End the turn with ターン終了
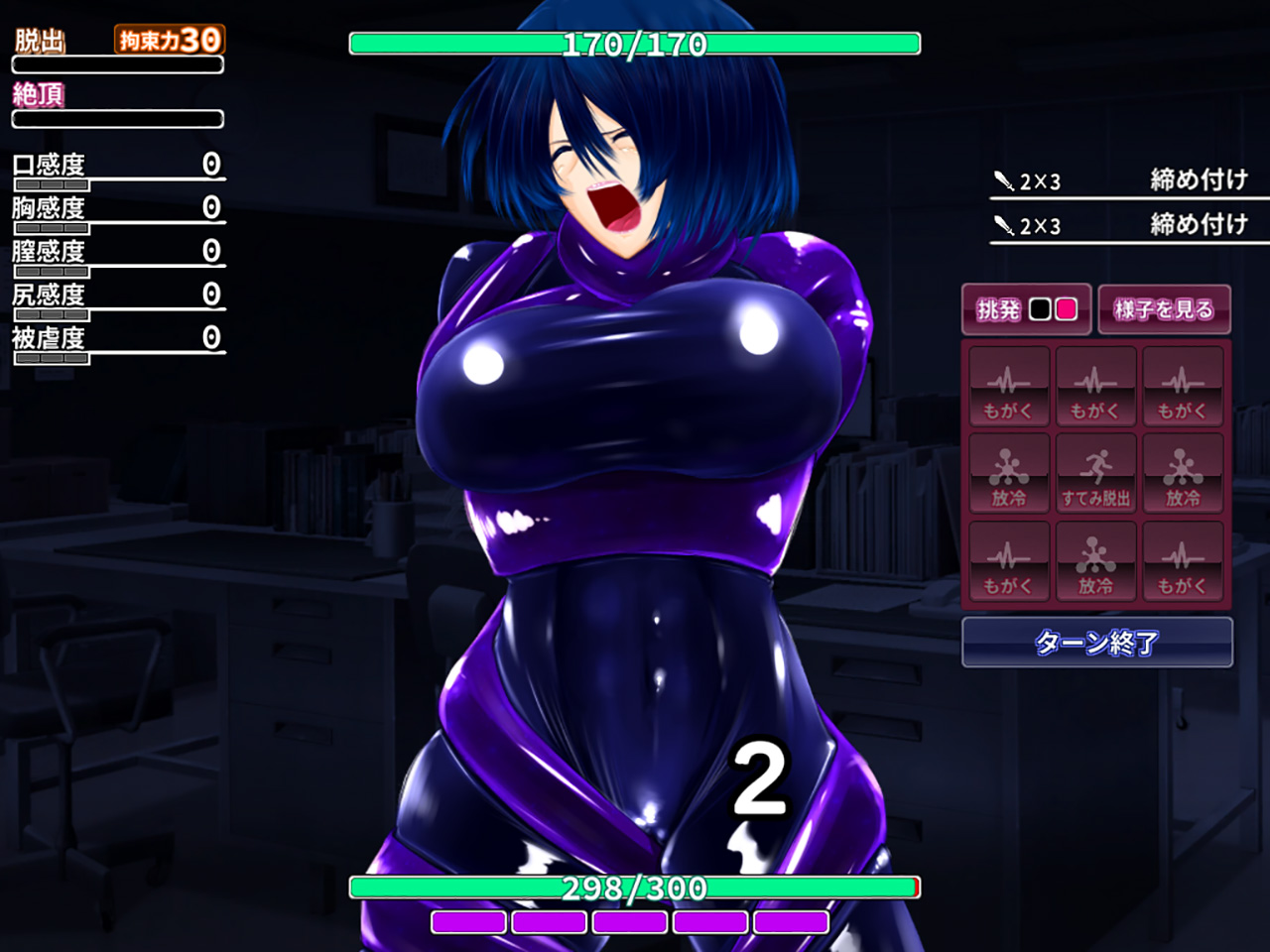 [x=1096, y=643]
